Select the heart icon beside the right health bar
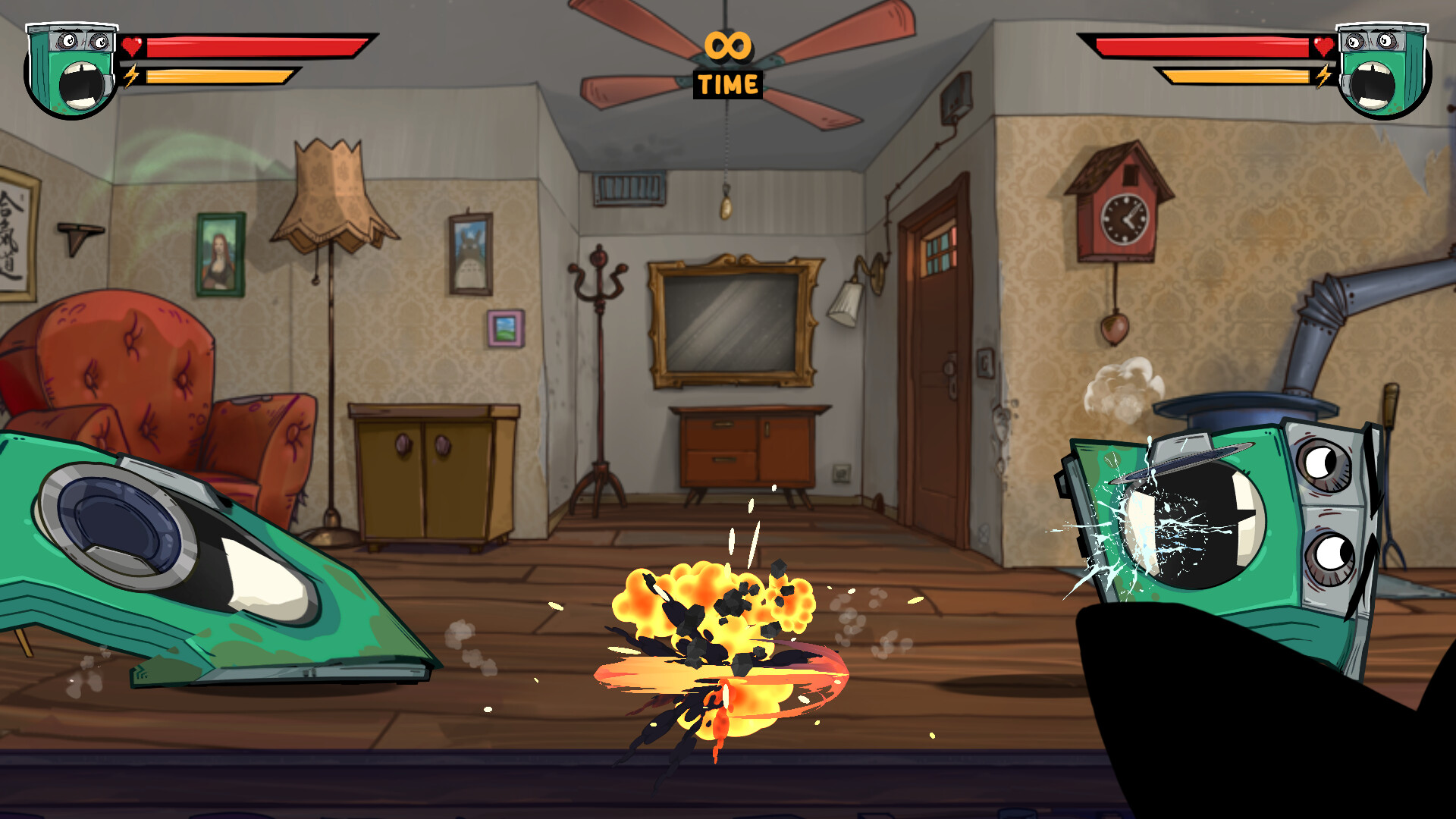1456x819 pixels. pyautogui.click(x=1324, y=47)
